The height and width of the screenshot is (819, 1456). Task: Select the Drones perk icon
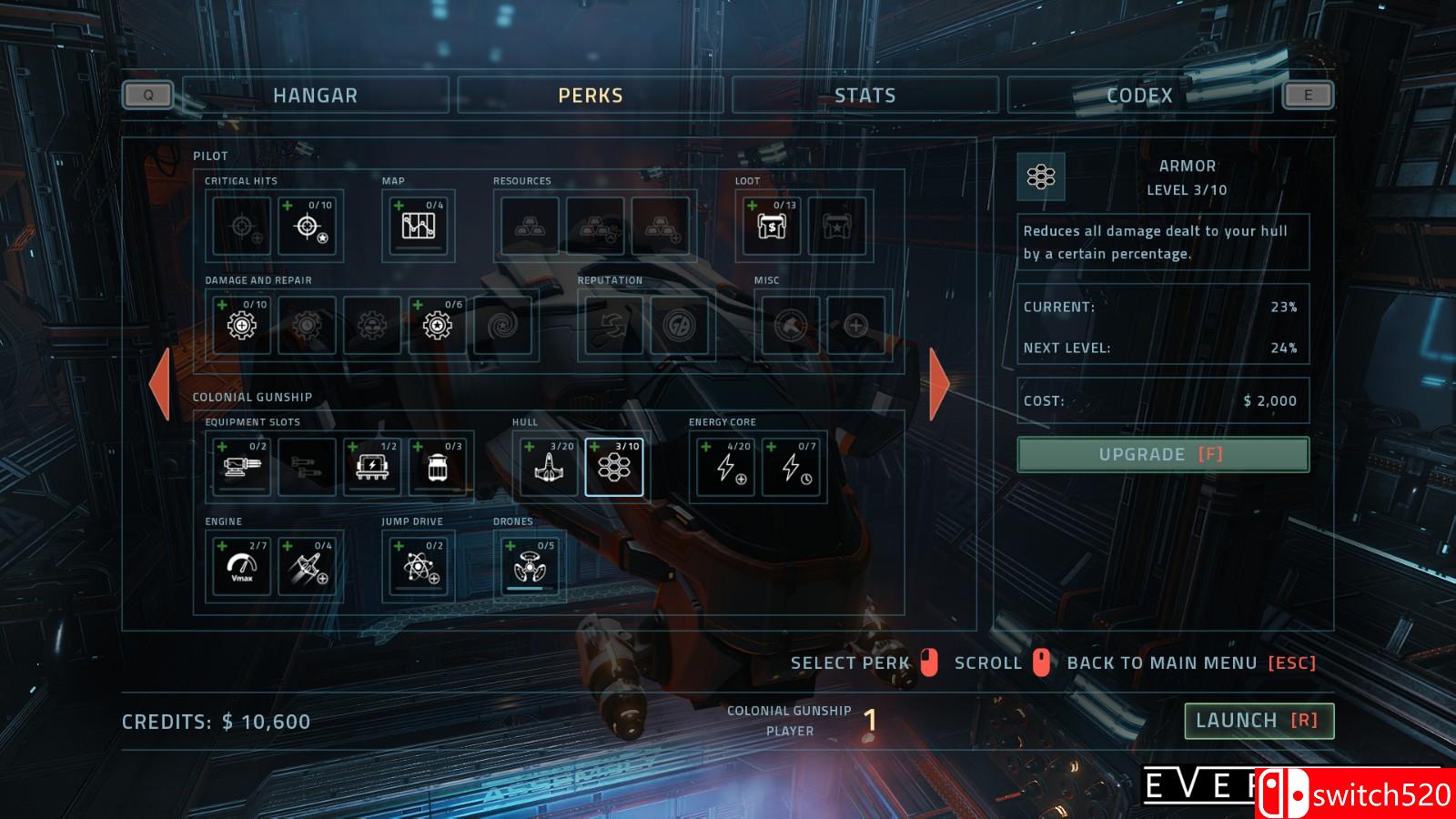point(530,566)
